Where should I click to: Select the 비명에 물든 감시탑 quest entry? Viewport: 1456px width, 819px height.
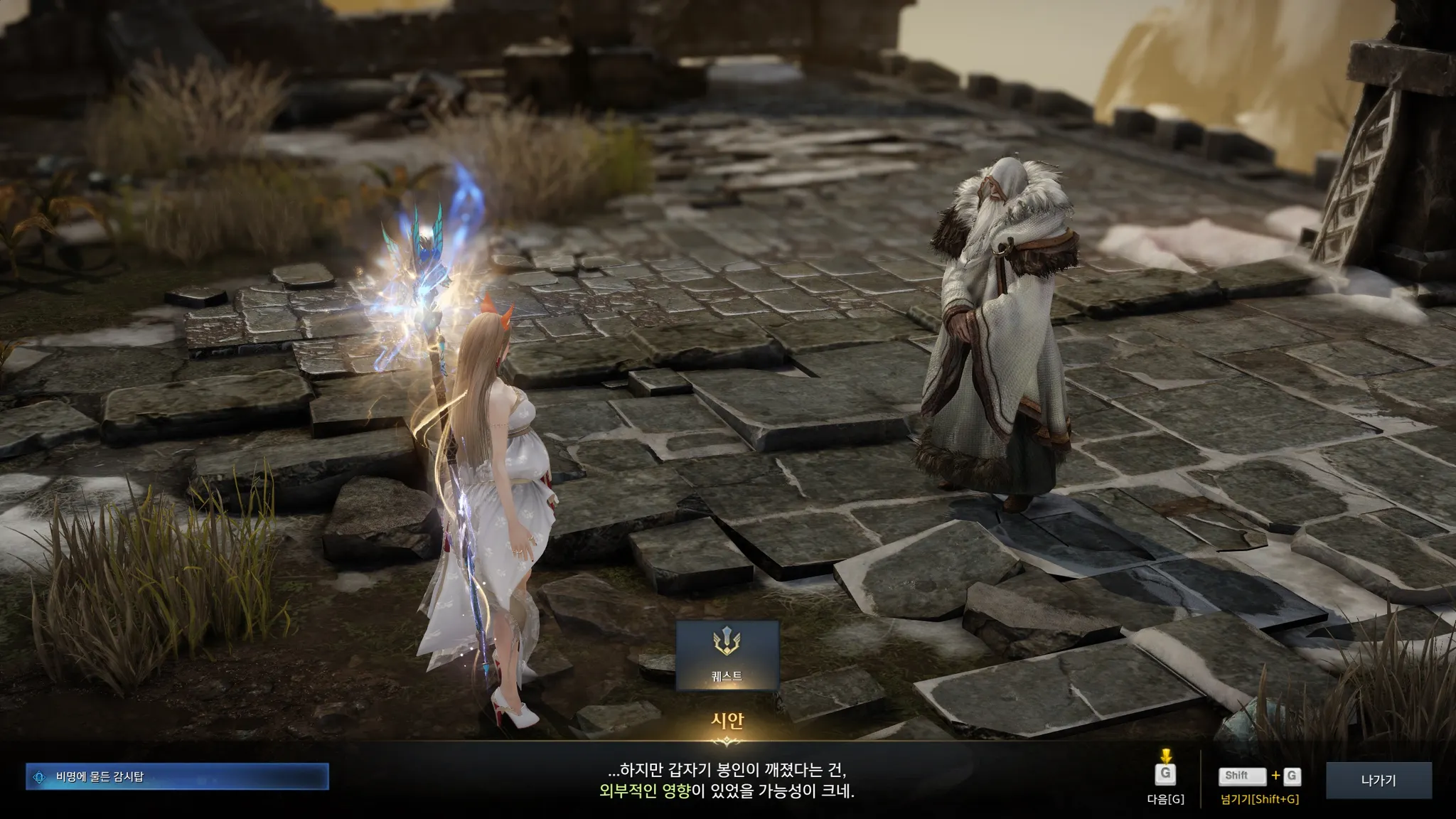[x=177, y=776]
